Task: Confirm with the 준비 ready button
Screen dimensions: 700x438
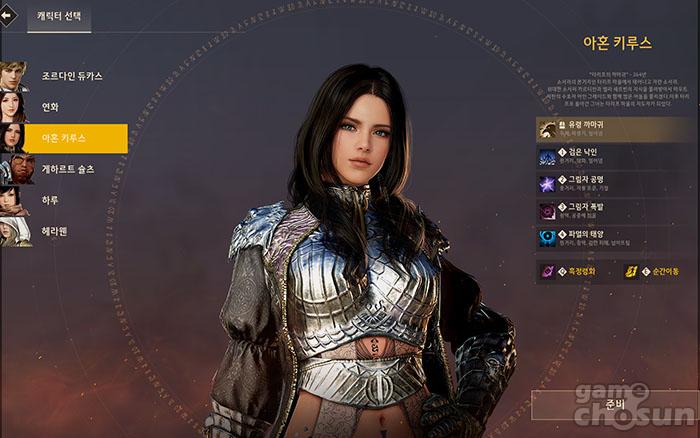Action: coord(612,405)
